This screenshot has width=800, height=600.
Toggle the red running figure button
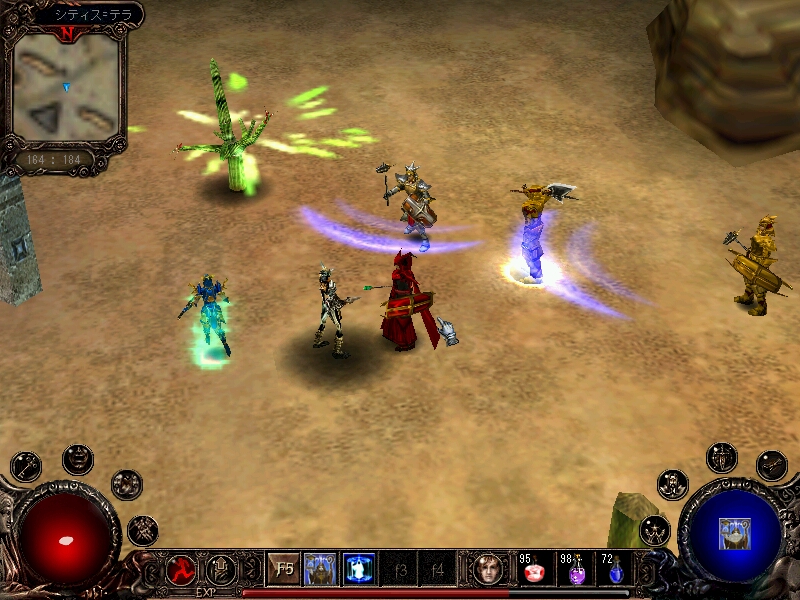click(x=182, y=570)
